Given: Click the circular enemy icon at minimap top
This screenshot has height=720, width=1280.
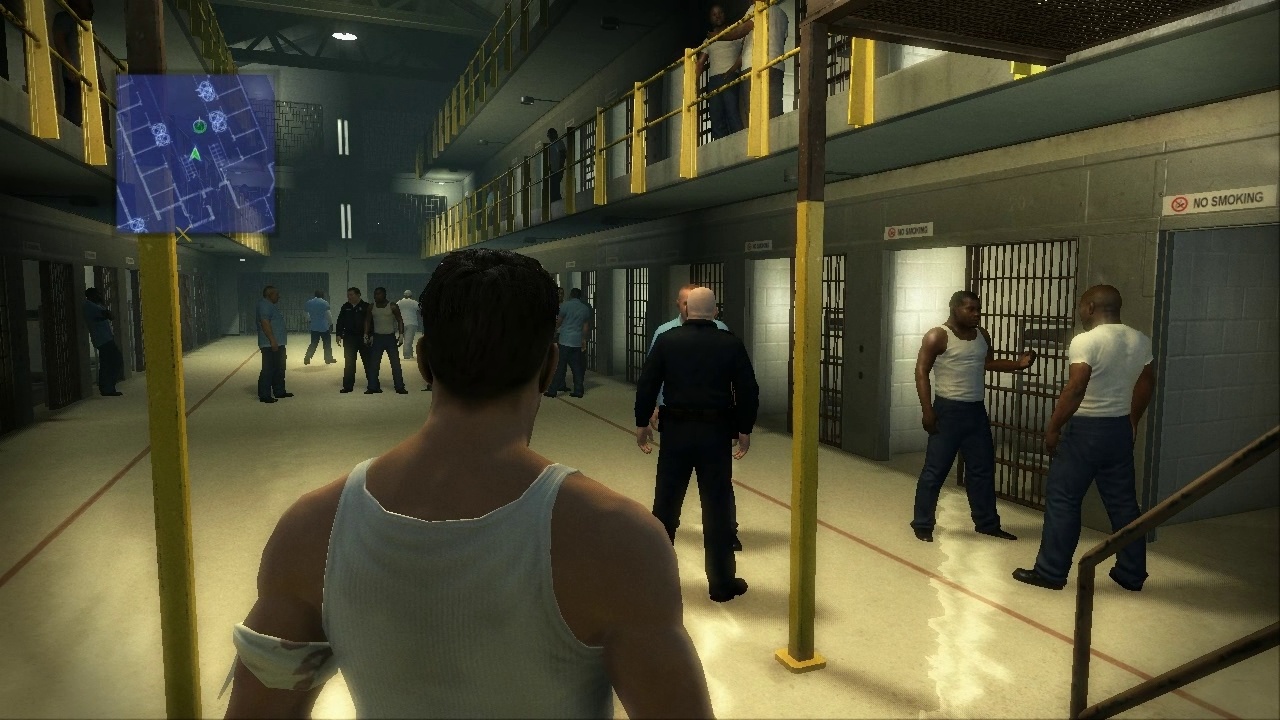Looking at the screenshot, I should [205, 89].
